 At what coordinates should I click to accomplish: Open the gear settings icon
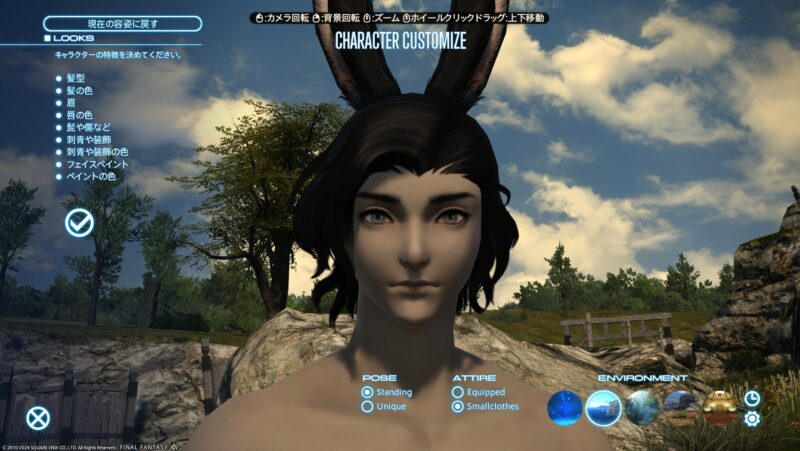point(752,418)
